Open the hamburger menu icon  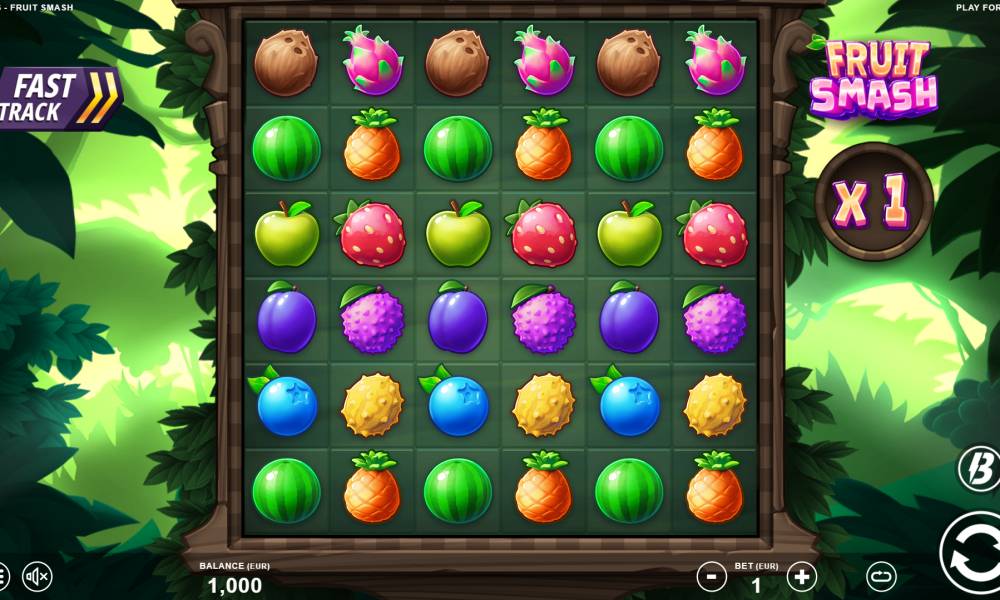(3, 577)
